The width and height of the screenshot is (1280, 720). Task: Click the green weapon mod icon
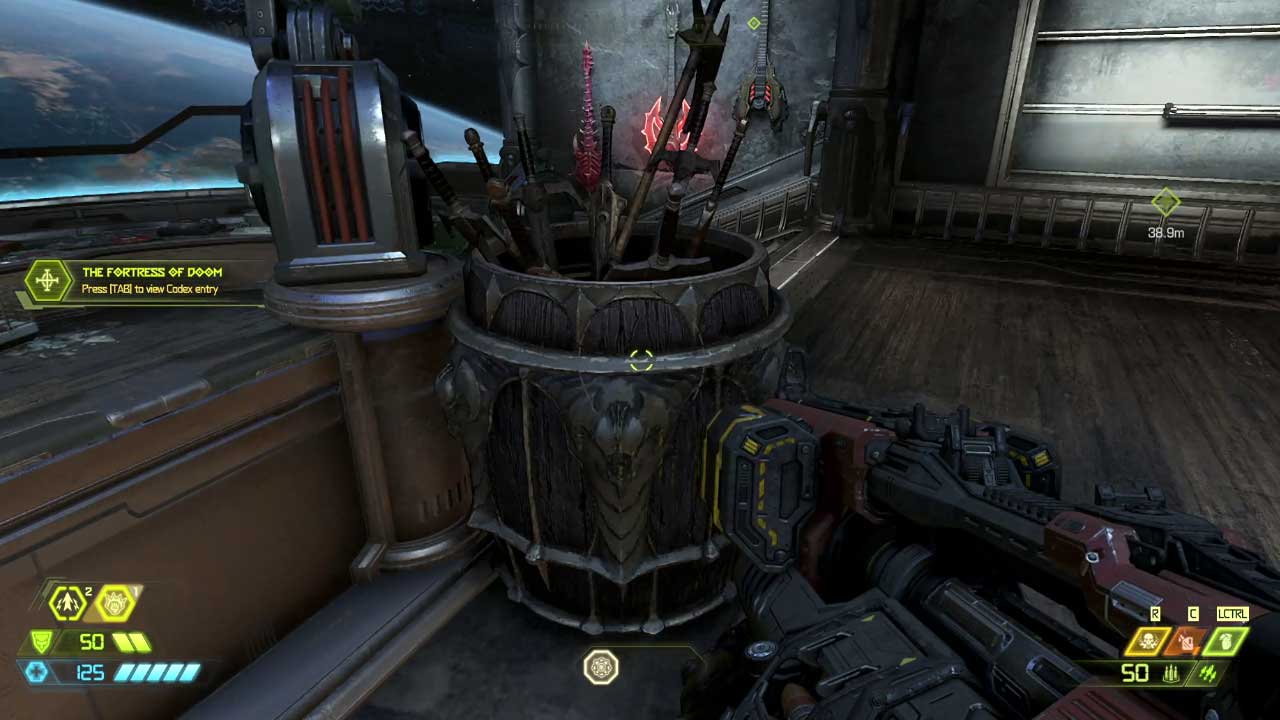point(1208,674)
